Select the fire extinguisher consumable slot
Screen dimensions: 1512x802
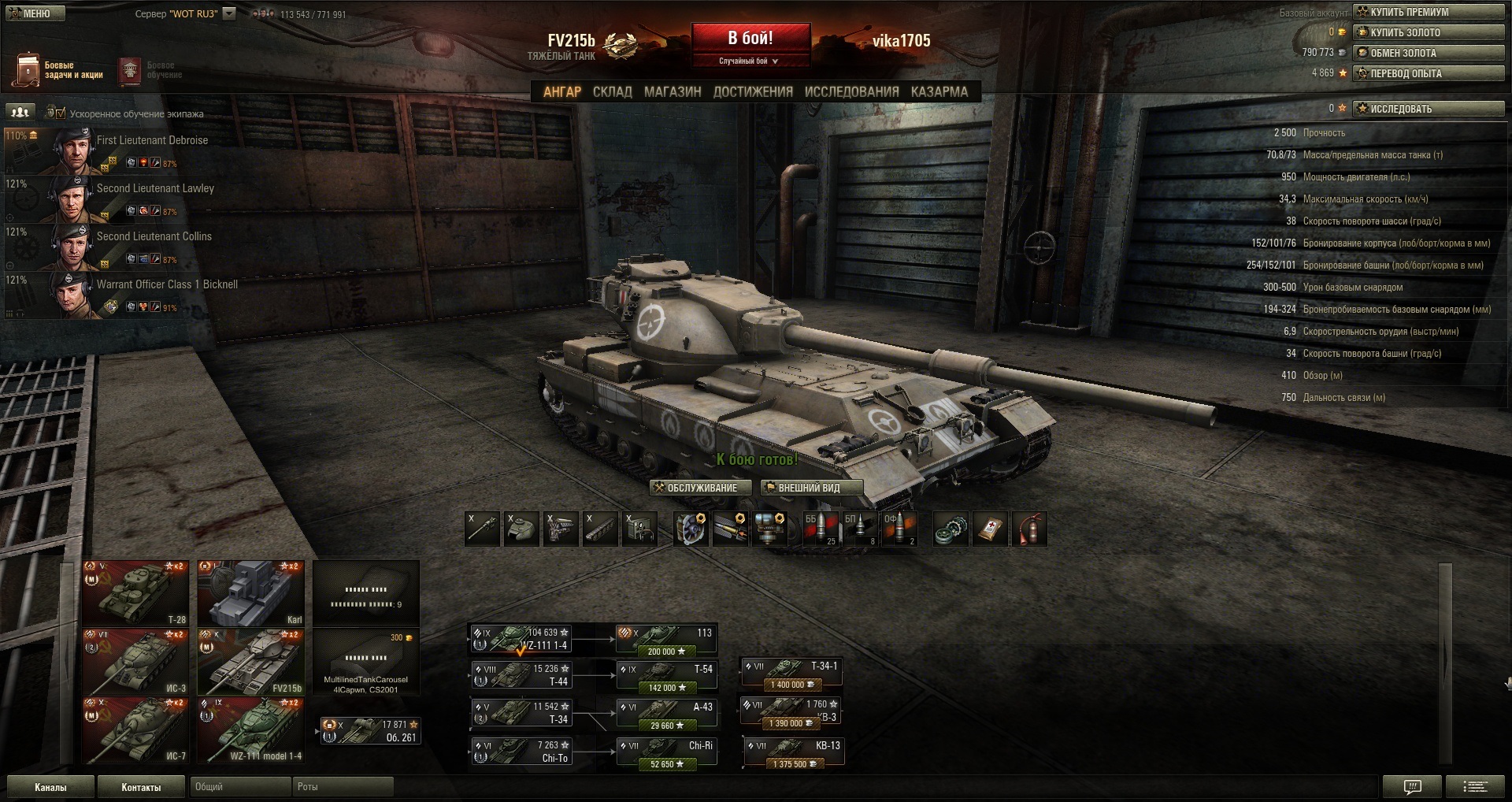(x=1029, y=529)
